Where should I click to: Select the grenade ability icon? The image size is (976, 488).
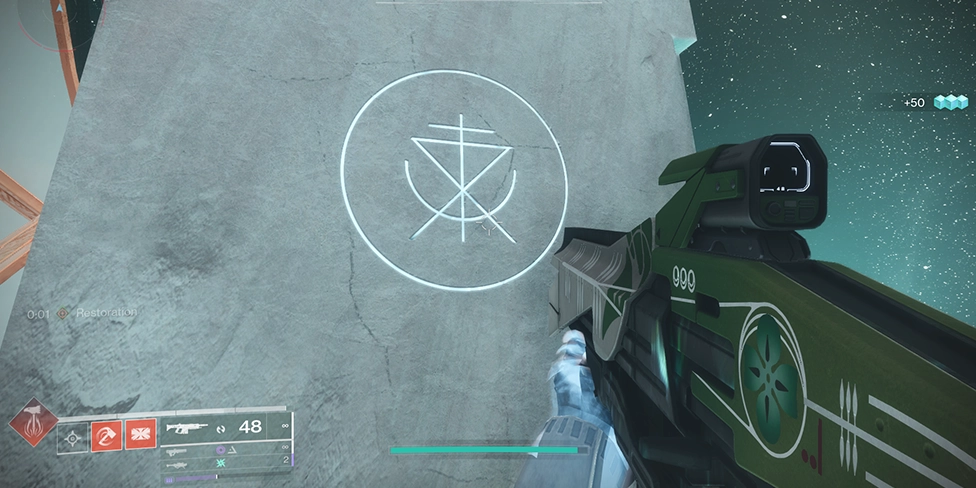tap(73, 437)
